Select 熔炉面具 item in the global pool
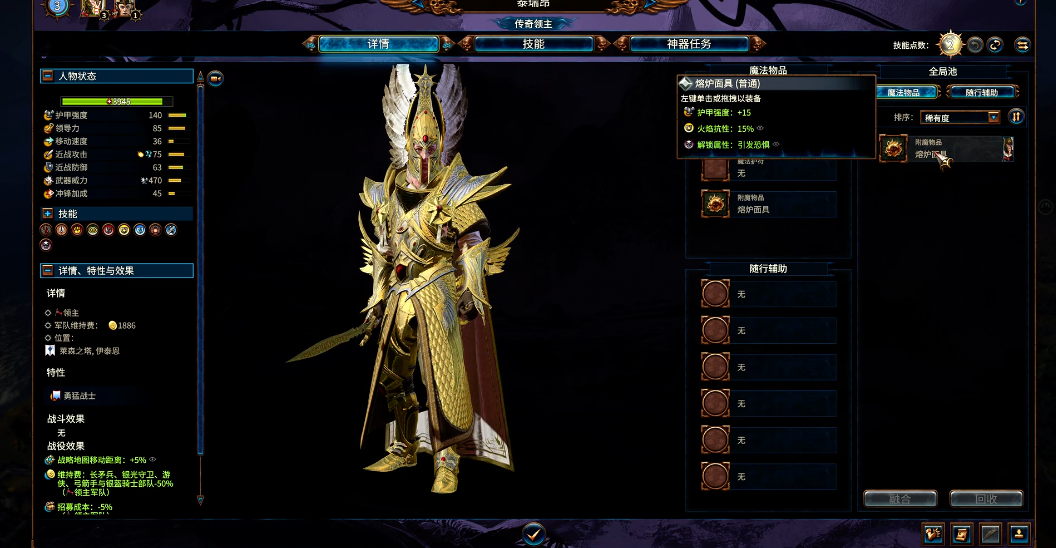The height and width of the screenshot is (548, 1056). click(946, 149)
